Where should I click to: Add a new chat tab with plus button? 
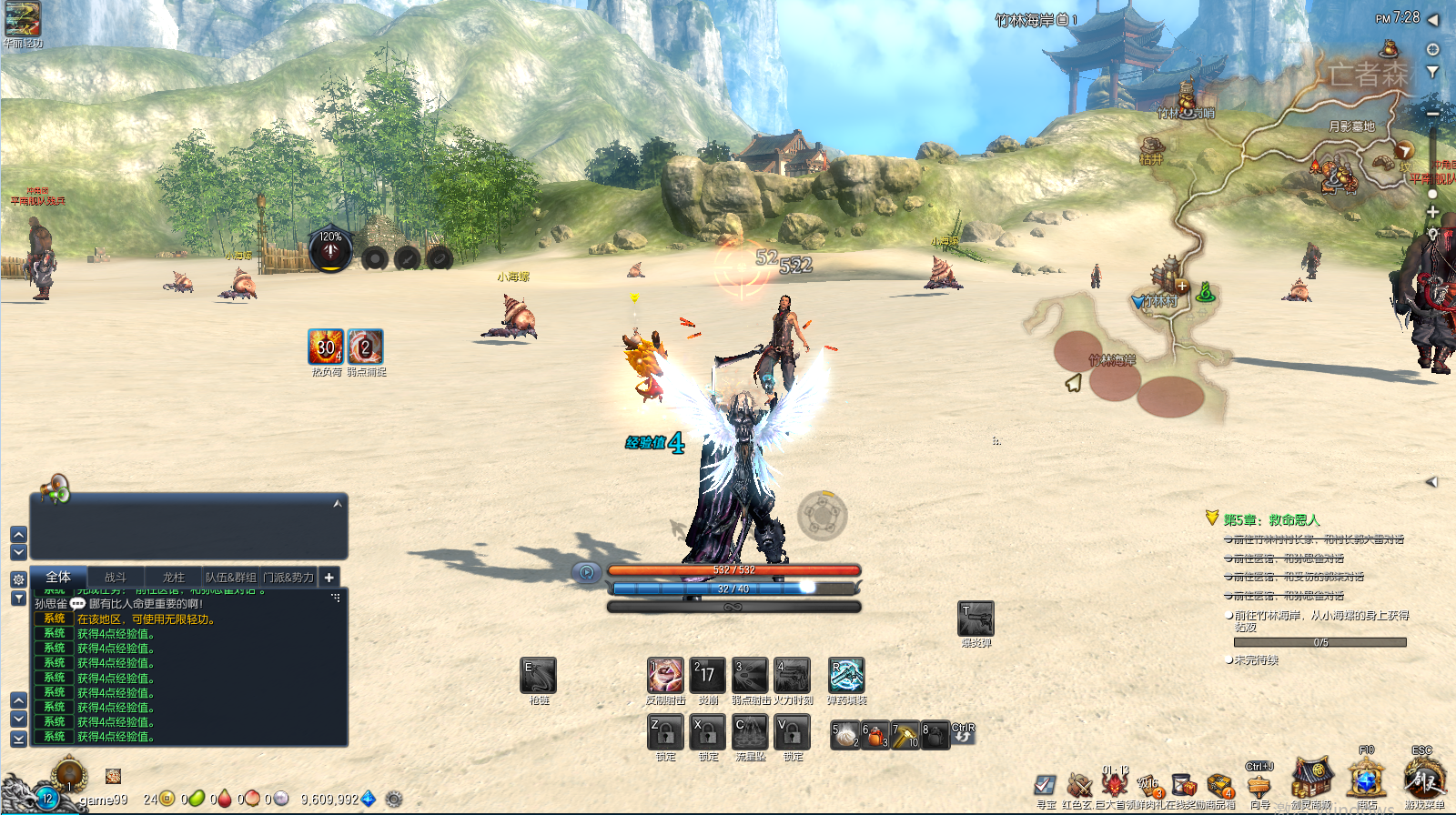[x=329, y=577]
